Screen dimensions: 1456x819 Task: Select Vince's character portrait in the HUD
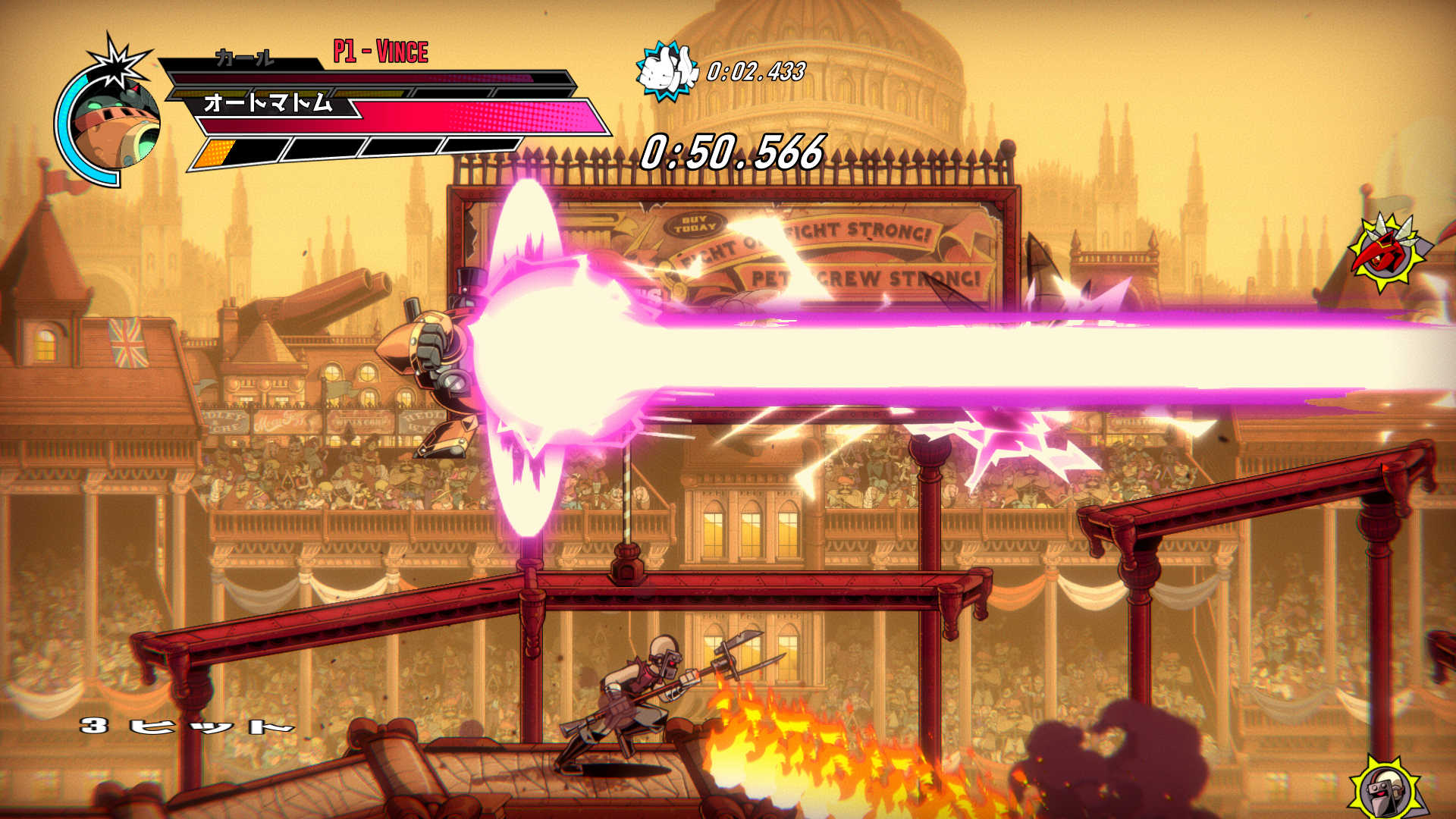coord(114,114)
